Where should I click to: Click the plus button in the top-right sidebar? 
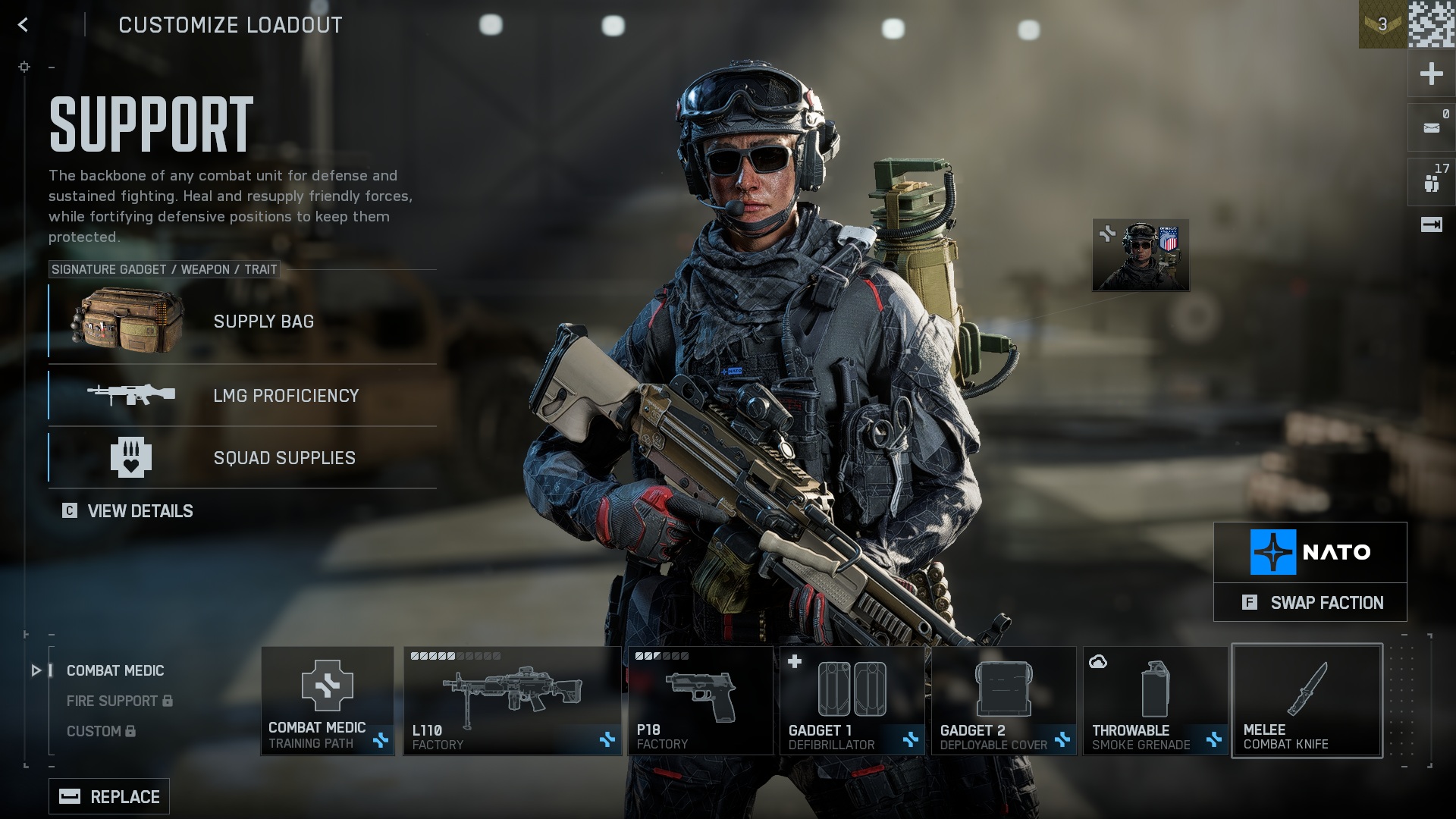pyautogui.click(x=1431, y=74)
